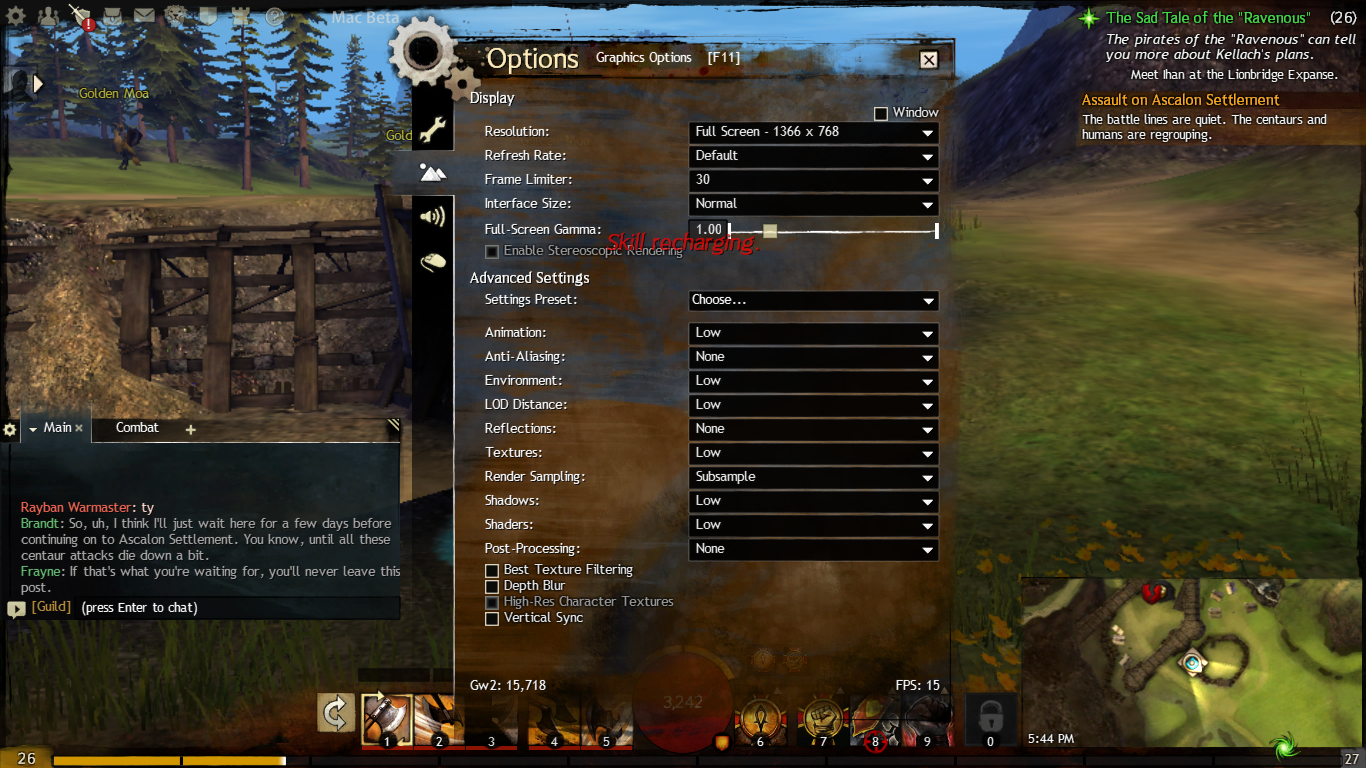Image resolution: width=1366 pixels, height=768 pixels.
Task: Switch to the speaker sound options tab
Action: (x=432, y=217)
